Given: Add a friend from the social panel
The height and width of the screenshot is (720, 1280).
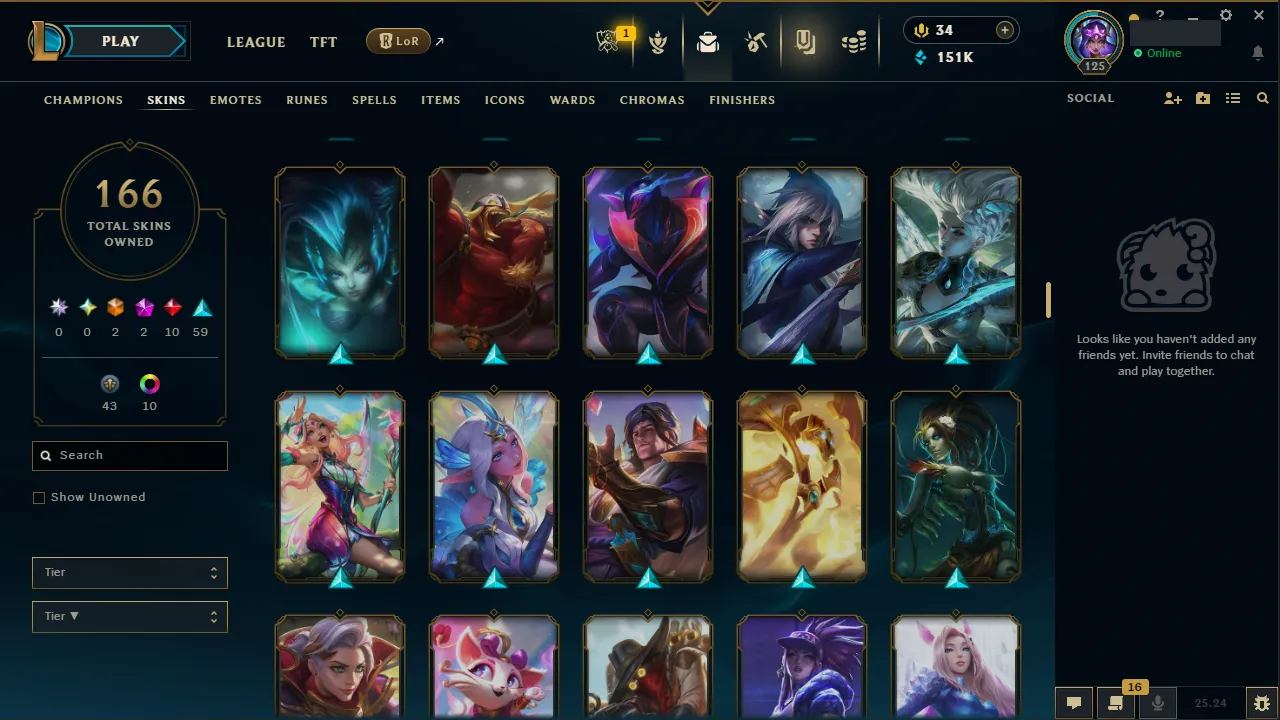Looking at the screenshot, I should pyautogui.click(x=1172, y=98).
